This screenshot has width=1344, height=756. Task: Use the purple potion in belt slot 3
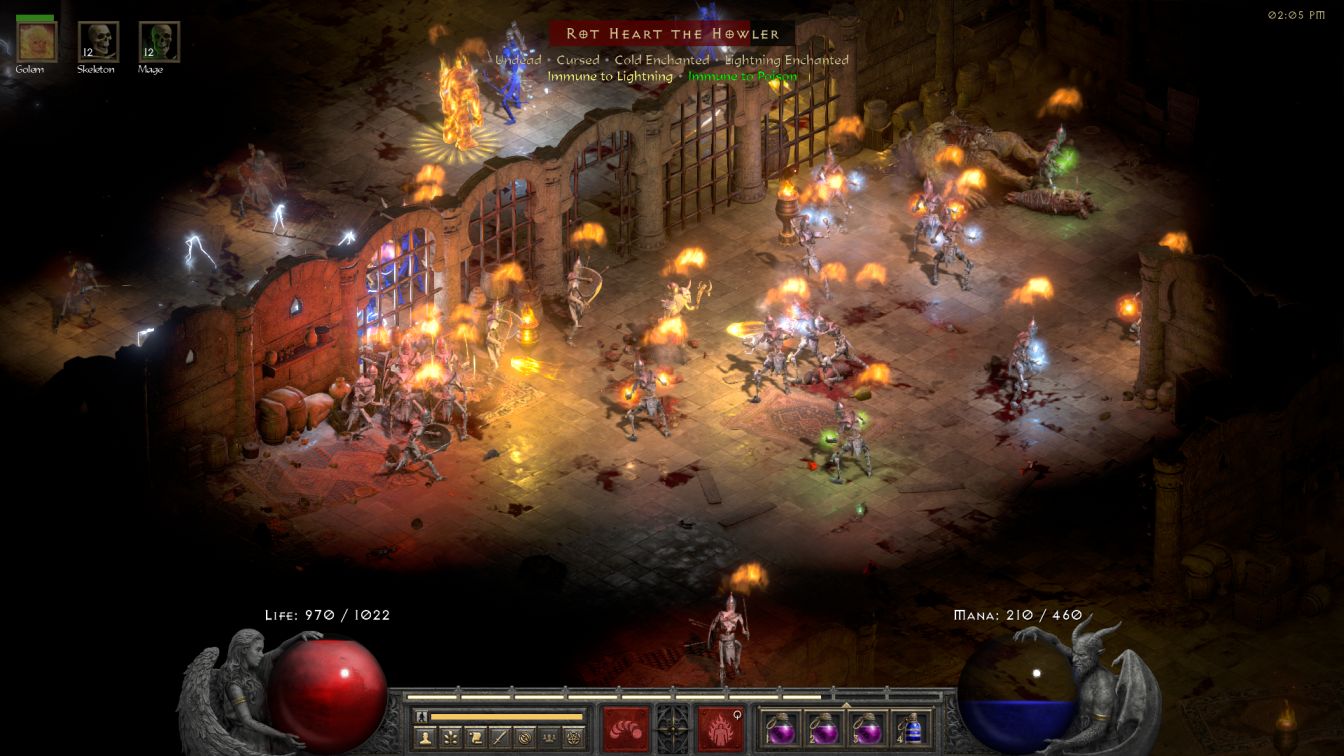866,728
